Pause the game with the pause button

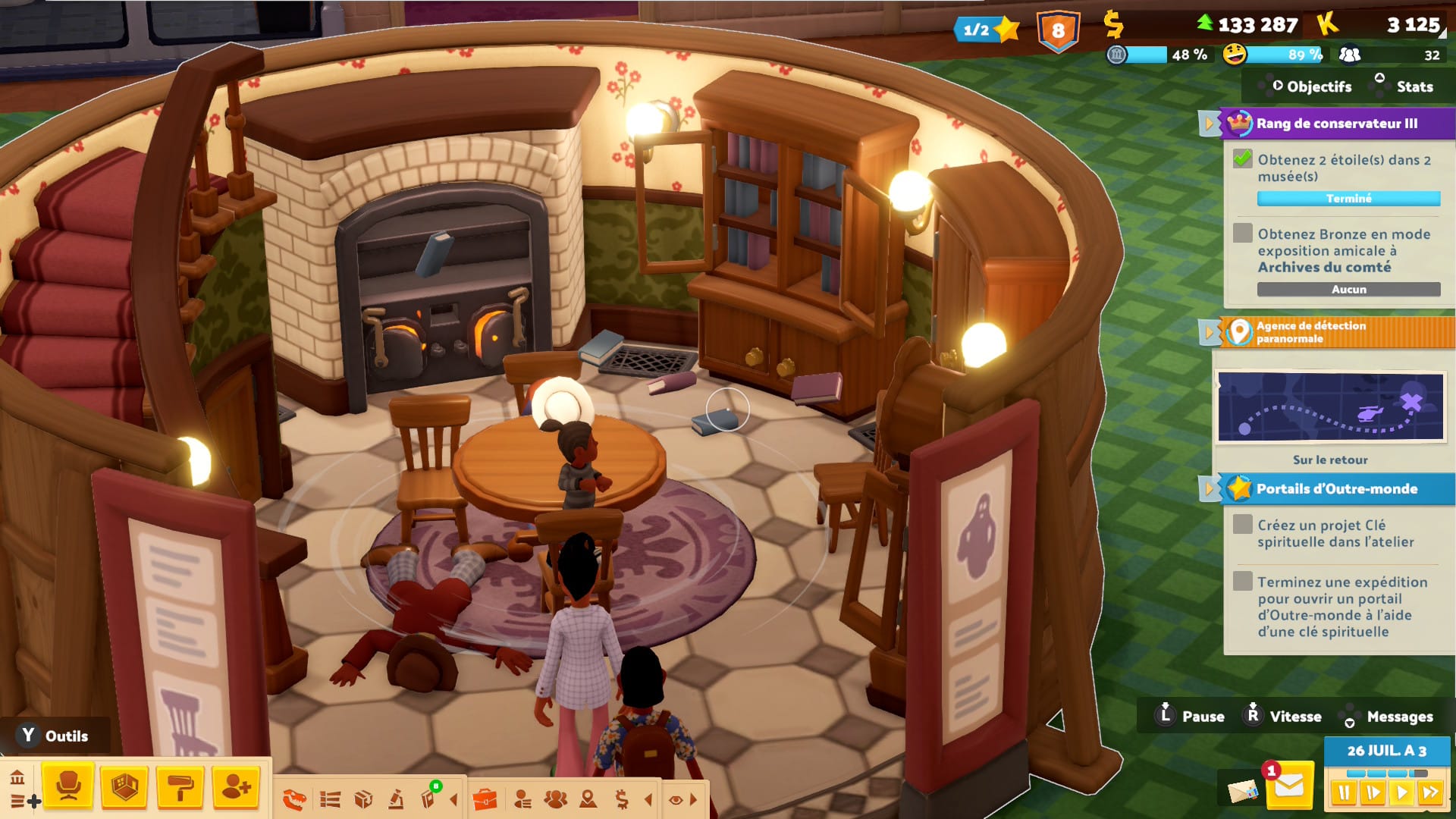tap(1344, 793)
